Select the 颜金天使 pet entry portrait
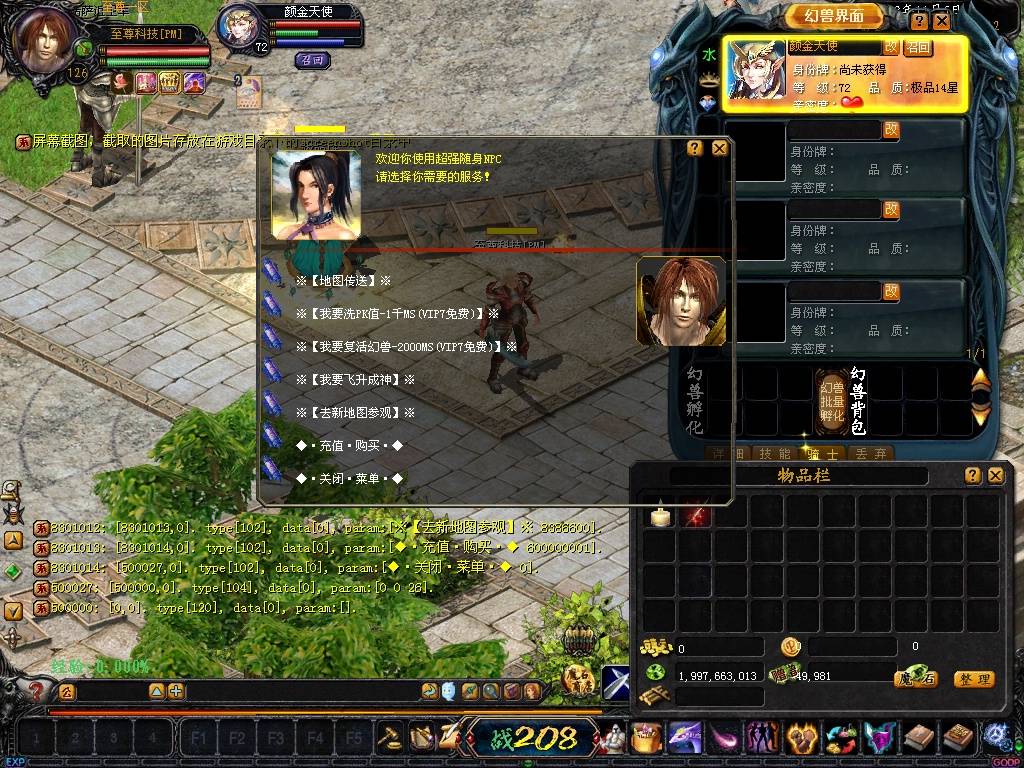1024x768 pixels. pyautogui.click(x=756, y=70)
